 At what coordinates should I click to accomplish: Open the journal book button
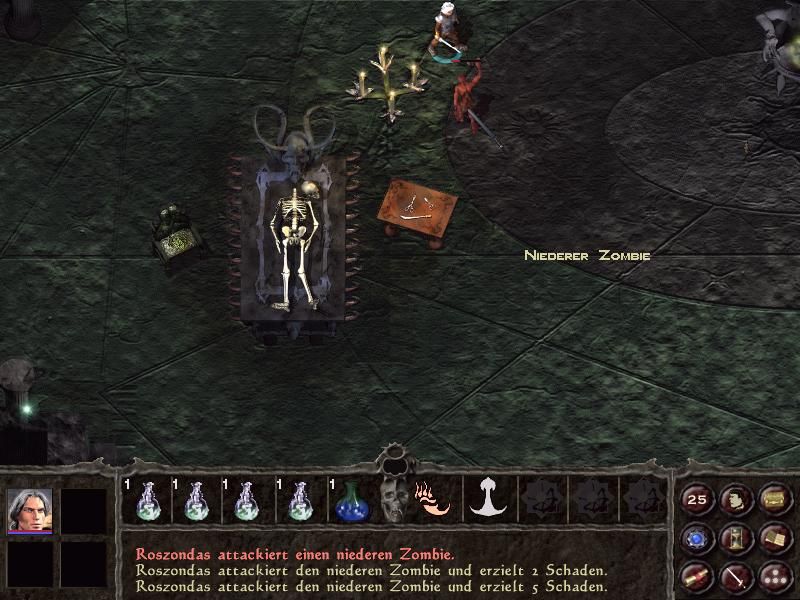pos(773,538)
